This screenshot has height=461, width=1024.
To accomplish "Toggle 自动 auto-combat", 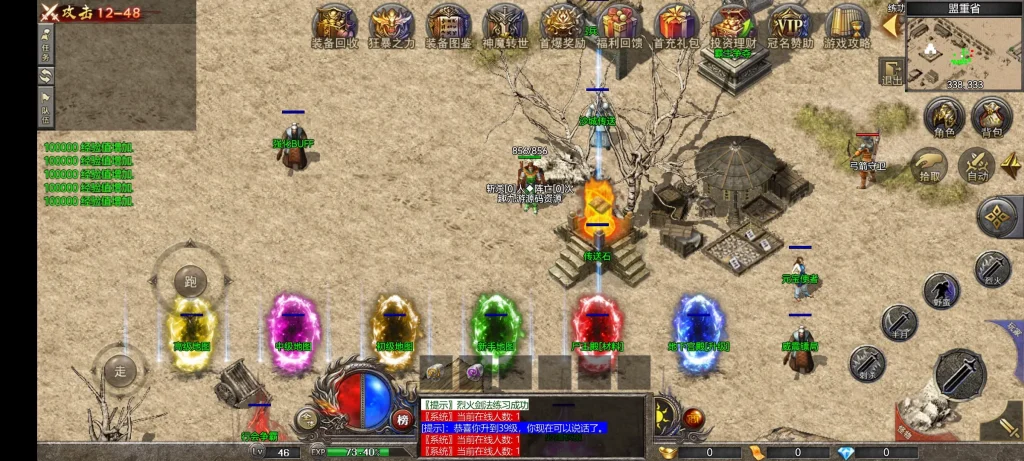I will coord(976,165).
